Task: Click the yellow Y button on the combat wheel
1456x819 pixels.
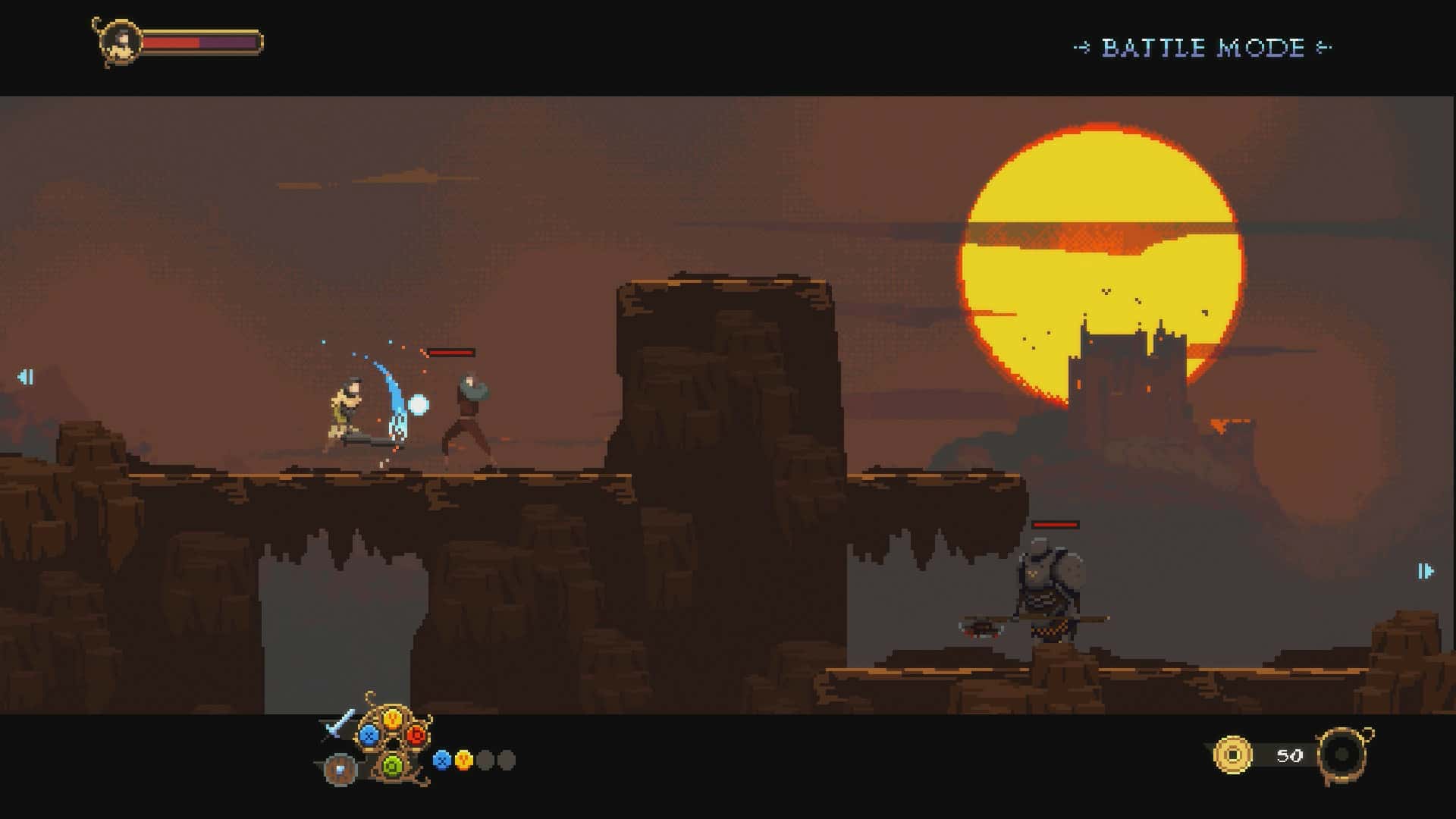Action: pos(392,719)
